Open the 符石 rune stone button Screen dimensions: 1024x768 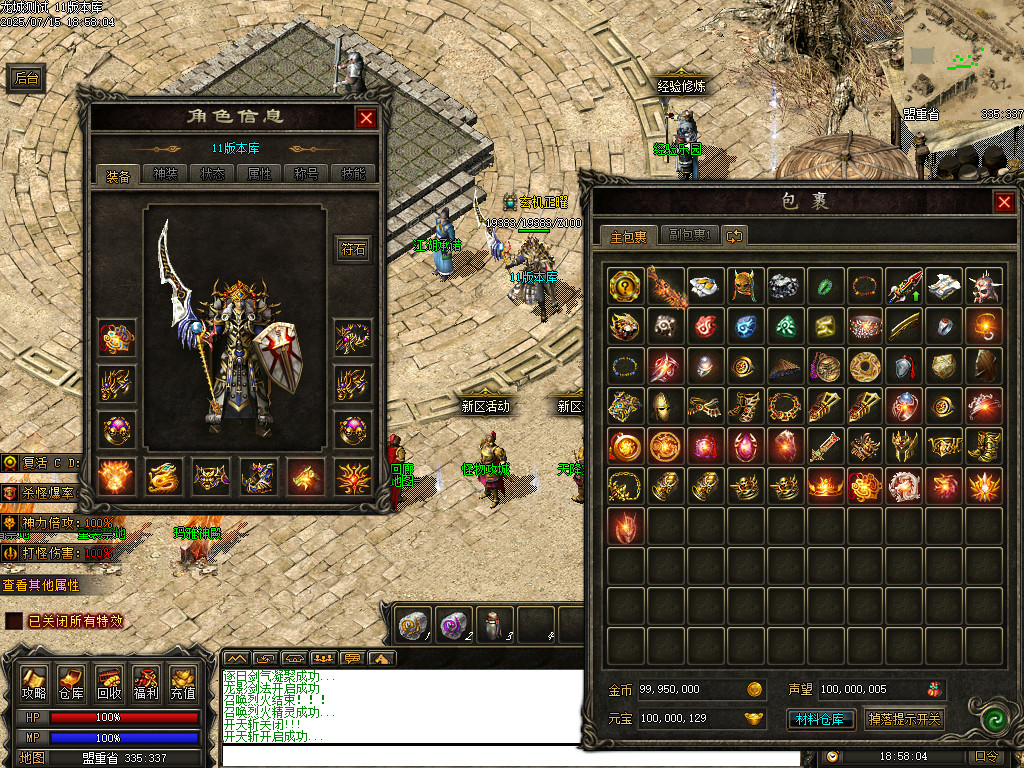(354, 248)
